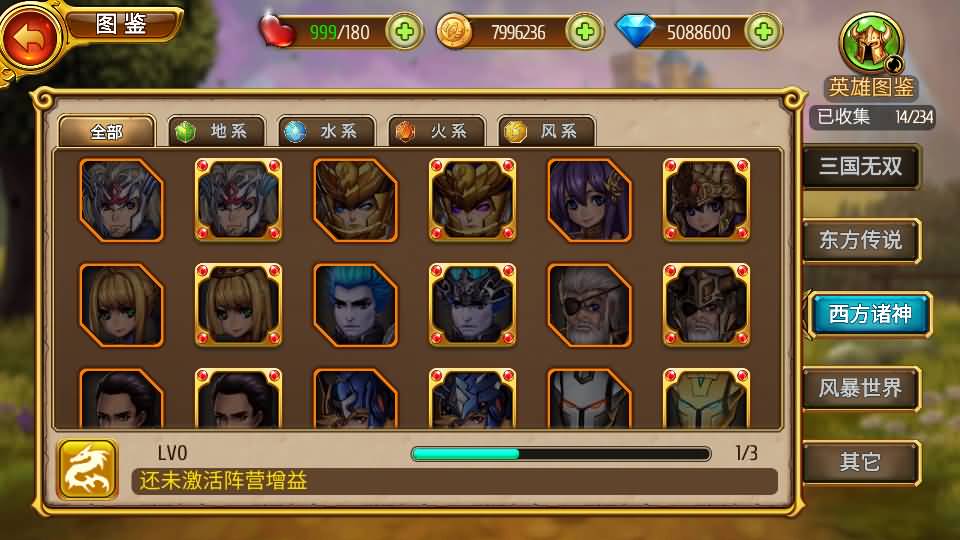Viewport: 960px width, 540px height.
Task: Open the 三国无双 faction category
Action: coord(861,167)
